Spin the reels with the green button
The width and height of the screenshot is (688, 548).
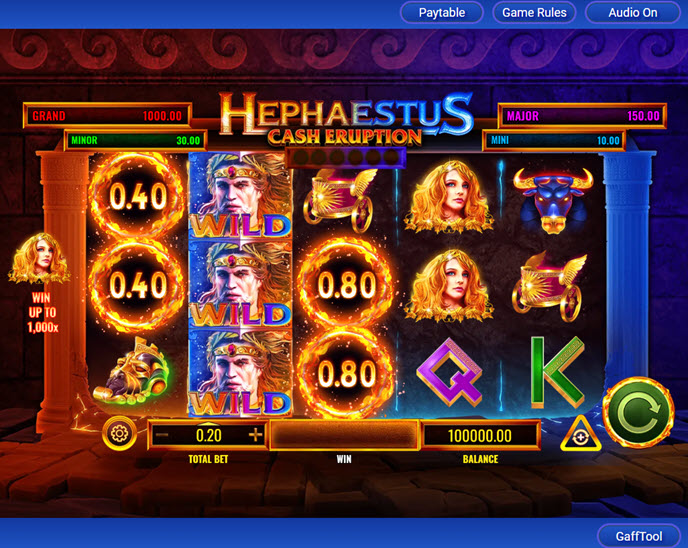tap(638, 411)
